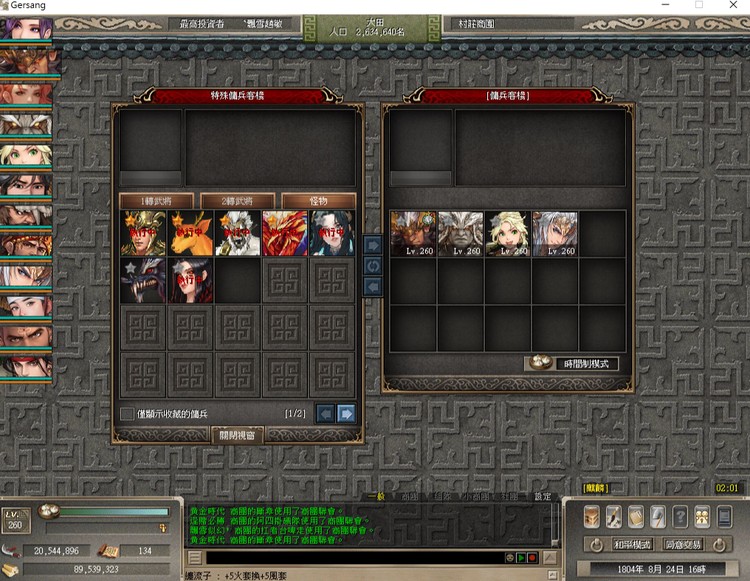Select the orange deer mercenary slot

(191, 233)
